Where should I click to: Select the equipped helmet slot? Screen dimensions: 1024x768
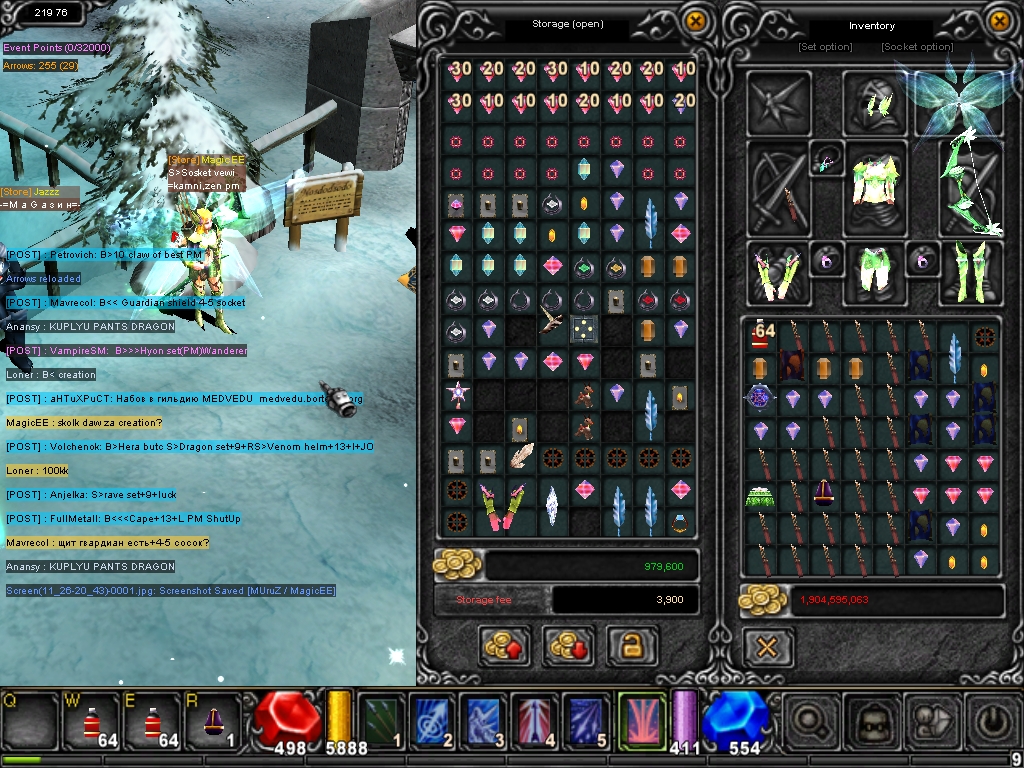[875, 103]
